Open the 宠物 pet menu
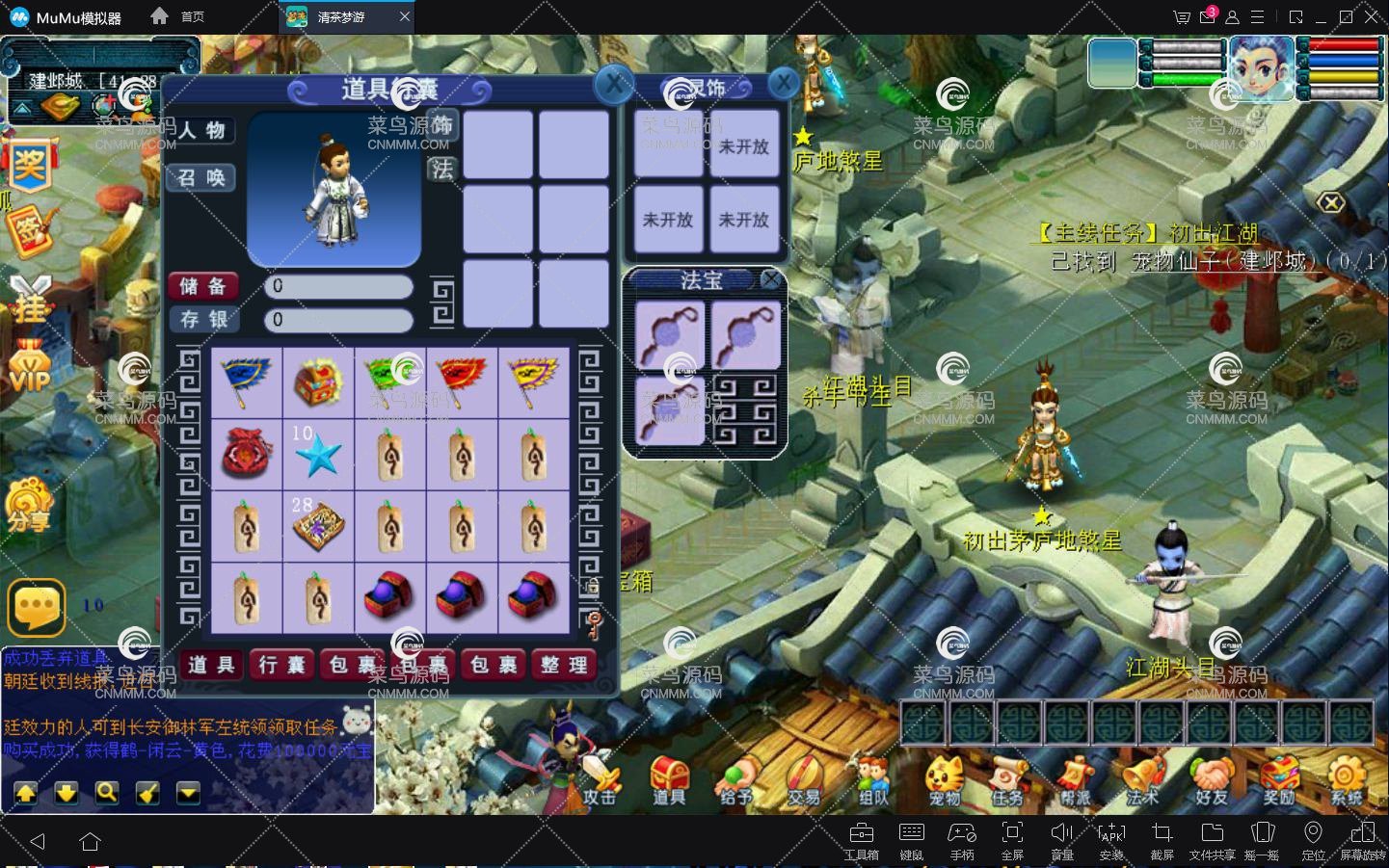1389x868 pixels. coord(945,780)
